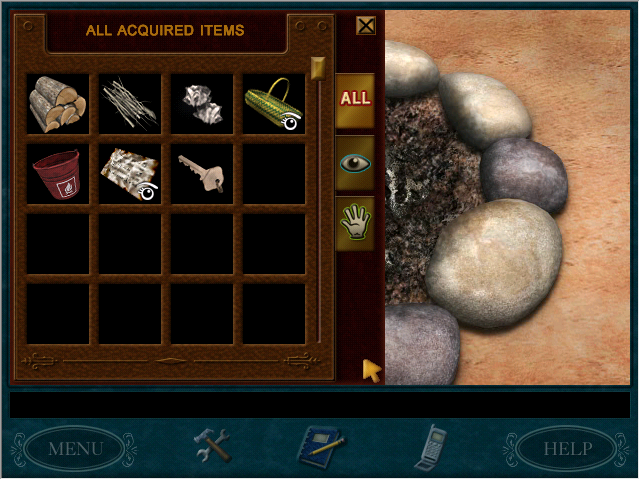Use the cell phone
This screenshot has height=480, width=640.
click(432, 445)
